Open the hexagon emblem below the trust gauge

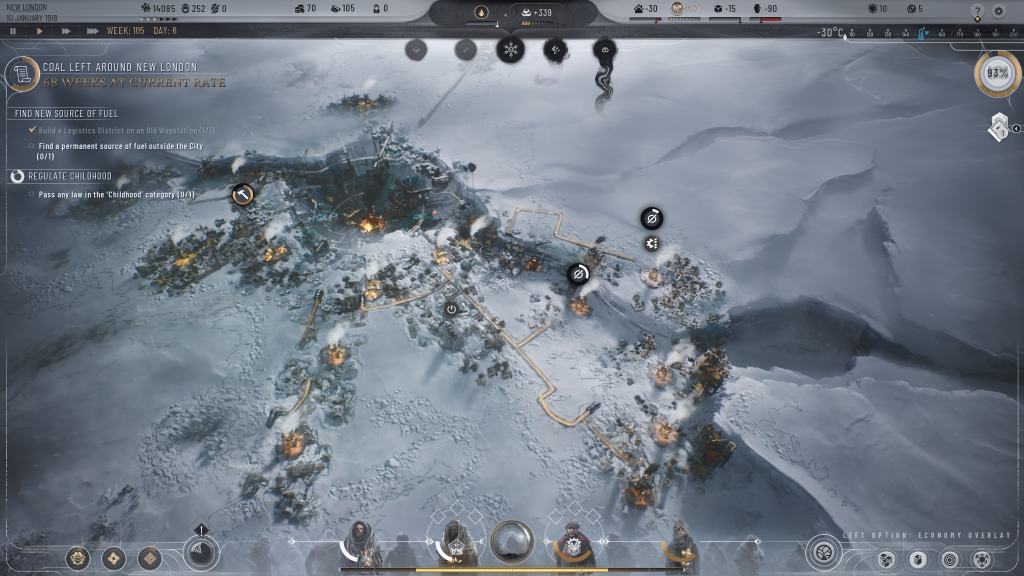pyautogui.click(x=998, y=128)
